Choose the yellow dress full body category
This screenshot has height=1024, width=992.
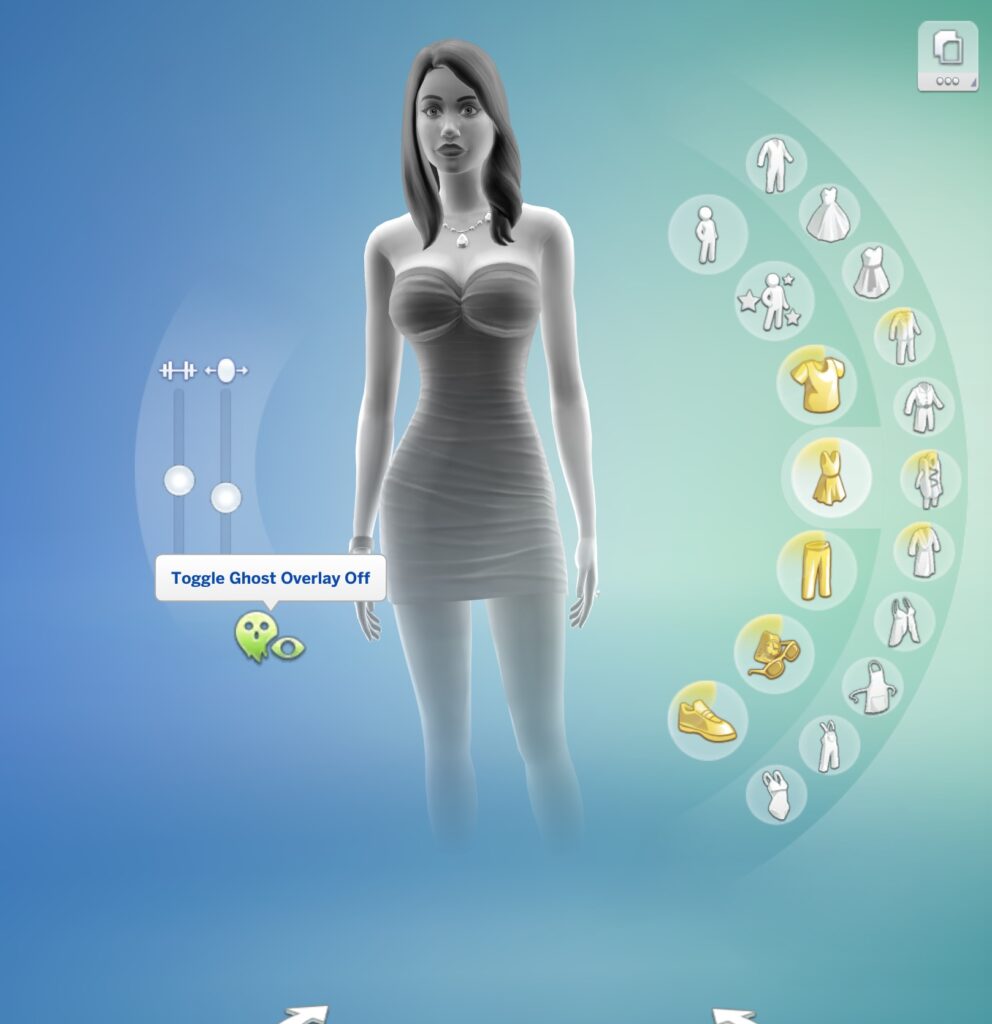[830, 477]
